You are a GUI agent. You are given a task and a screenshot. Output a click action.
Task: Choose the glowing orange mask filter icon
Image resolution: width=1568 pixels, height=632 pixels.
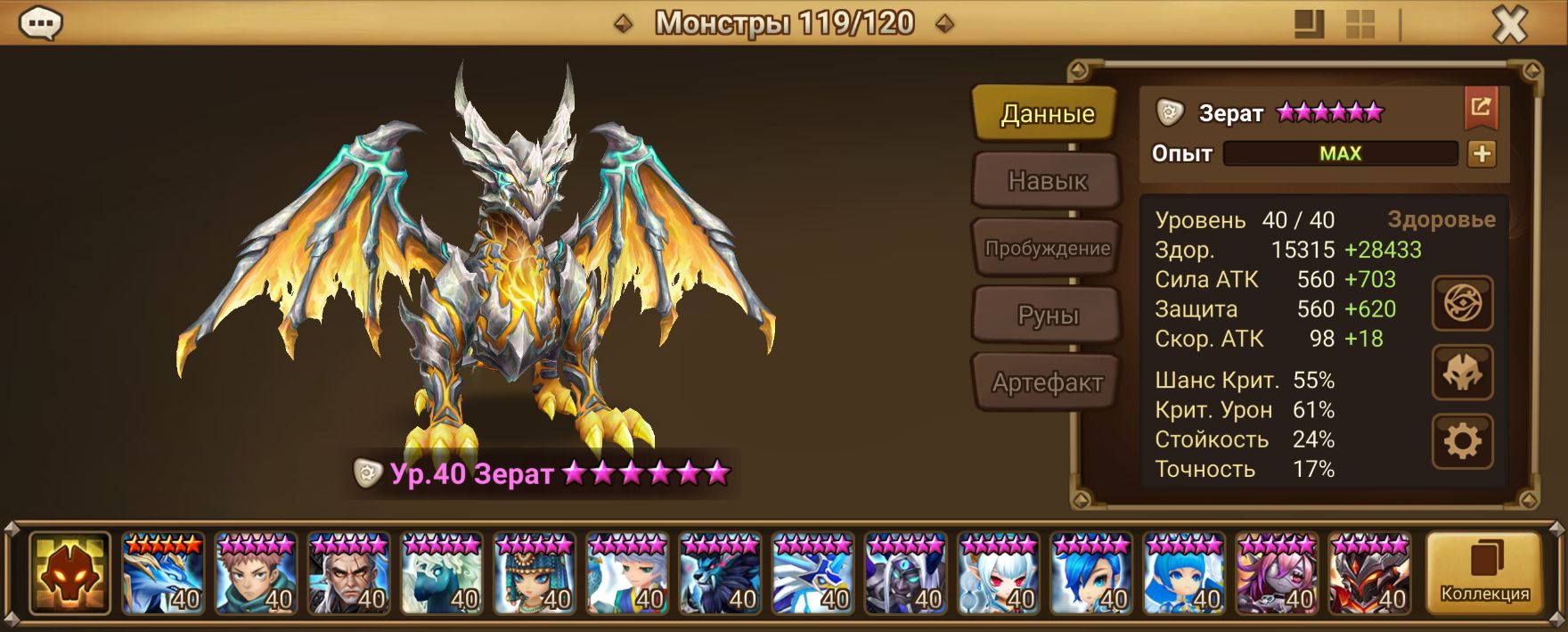pyautogui.click(x=69, y=573)
